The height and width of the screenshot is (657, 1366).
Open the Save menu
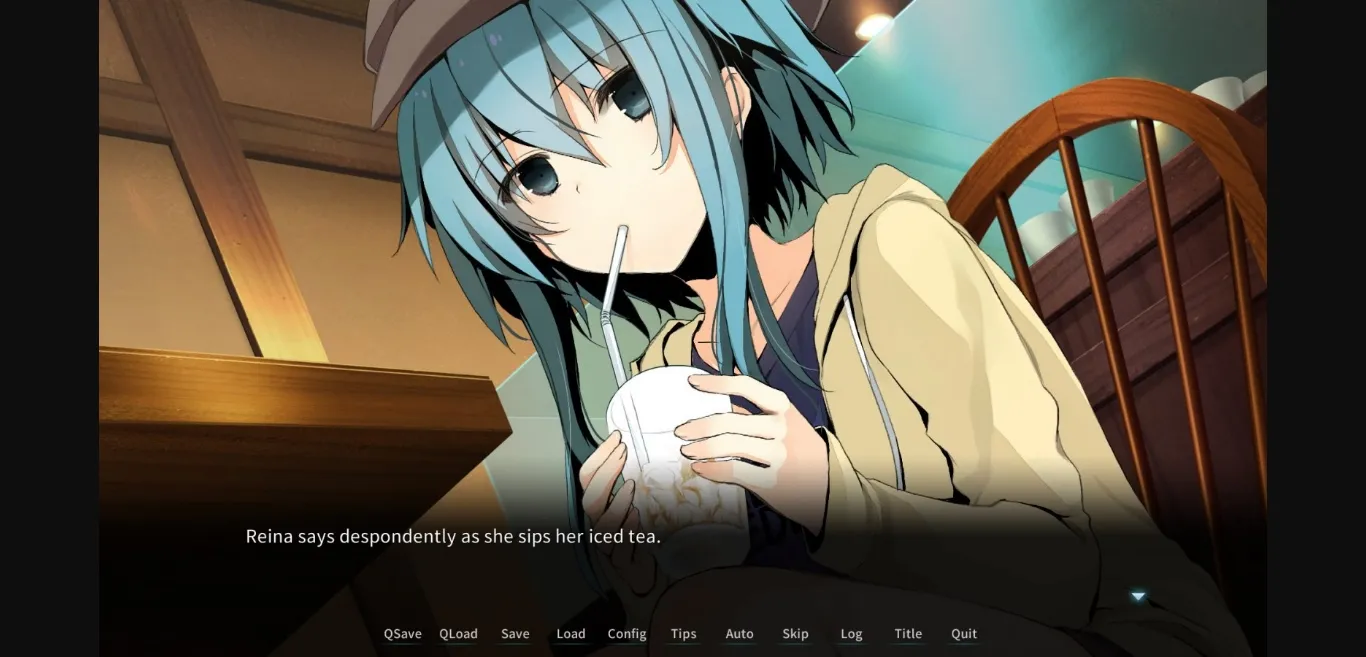[x=515, y=634]
